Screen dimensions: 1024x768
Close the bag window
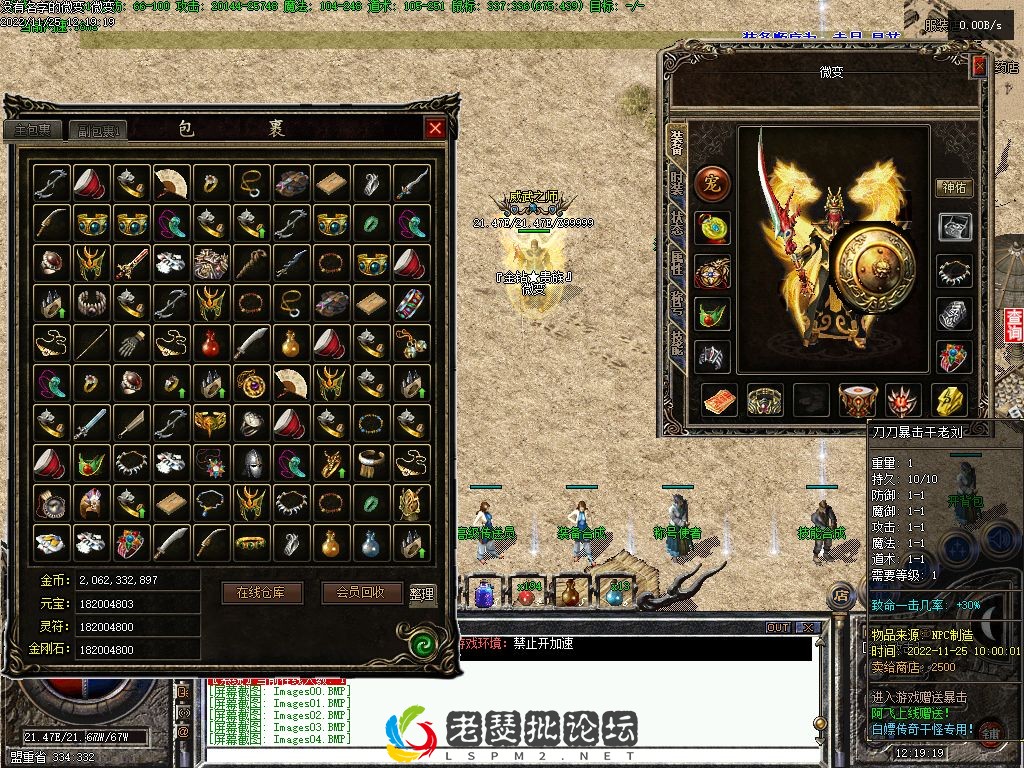point(435,128)
